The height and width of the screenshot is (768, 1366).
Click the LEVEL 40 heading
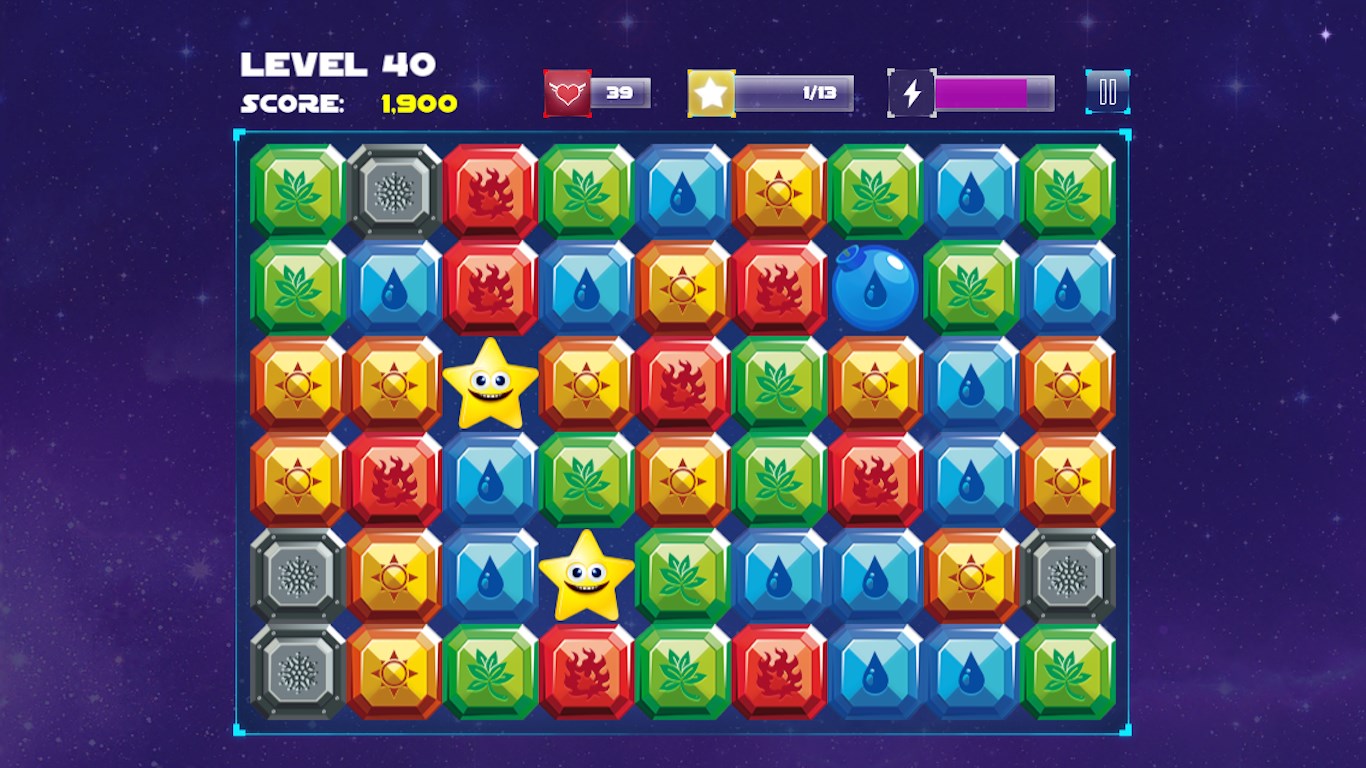click(338, 62)
